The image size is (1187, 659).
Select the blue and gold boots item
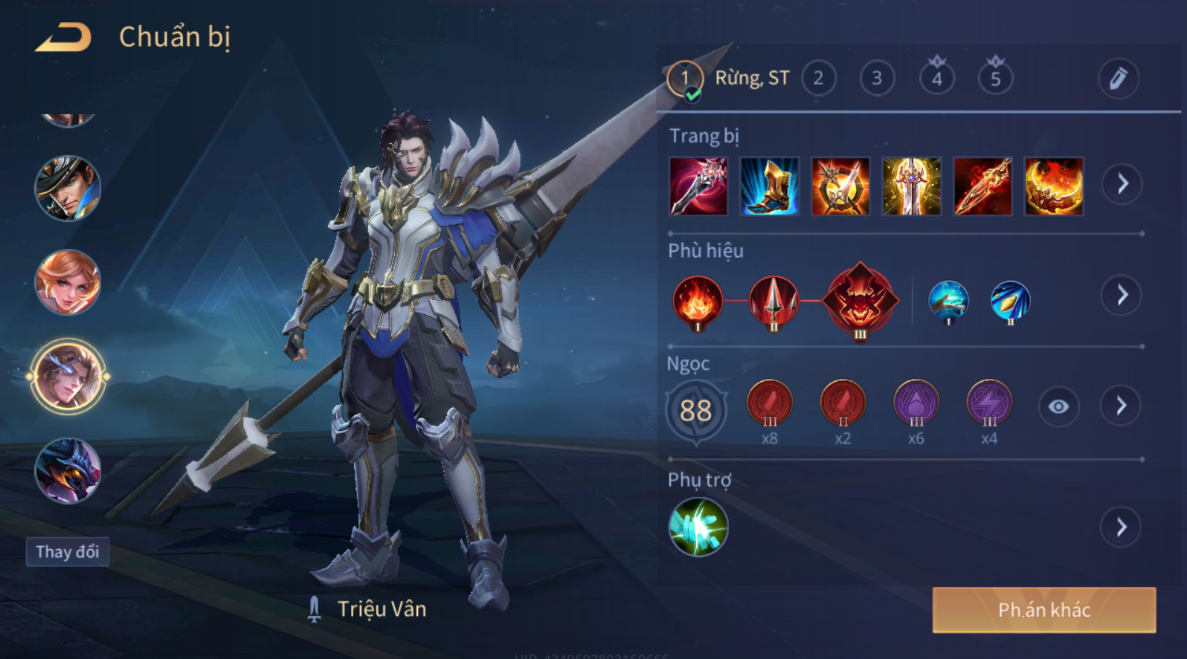pos(769,186)
